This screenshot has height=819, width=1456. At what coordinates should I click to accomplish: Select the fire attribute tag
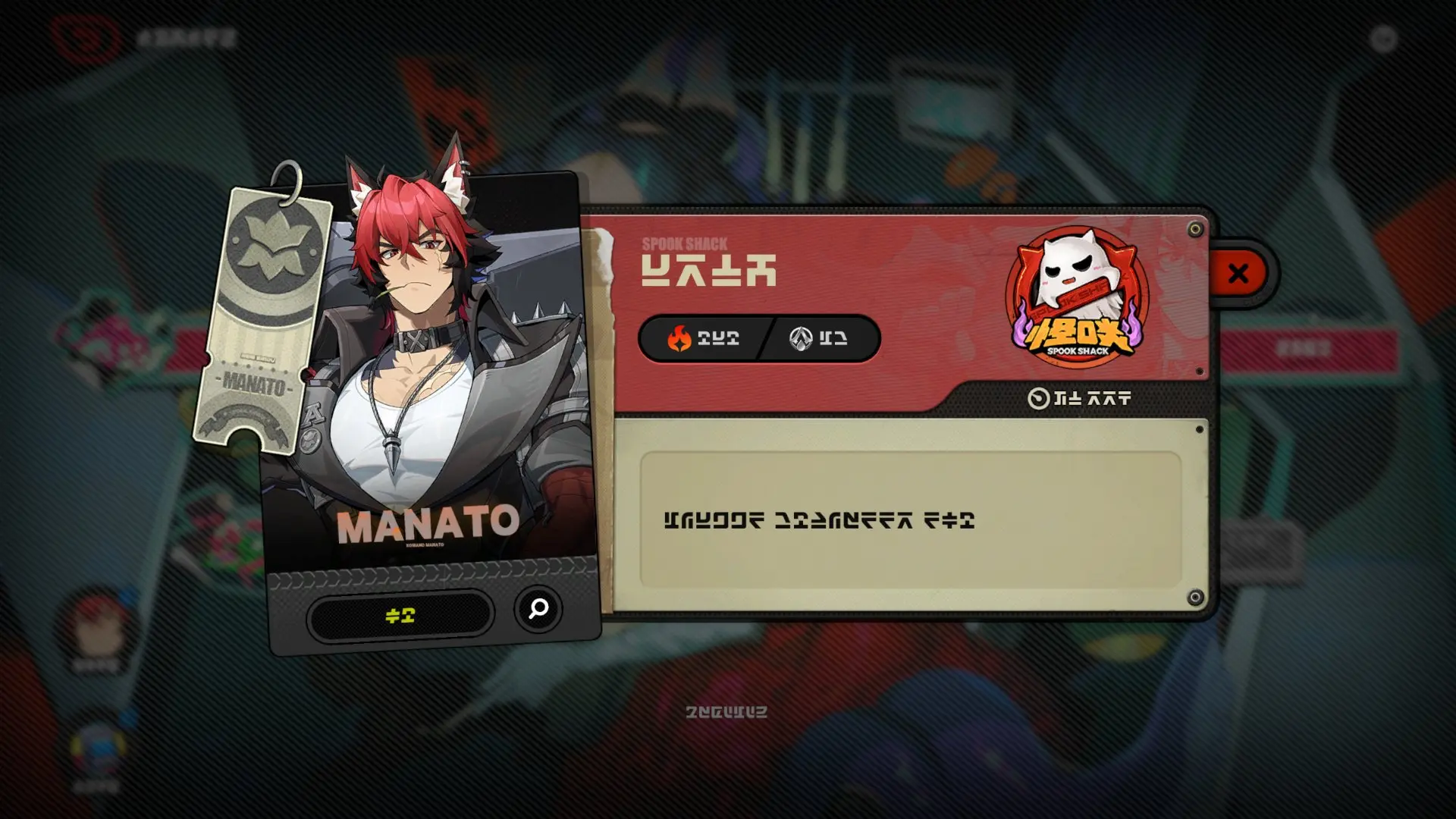click(x=702, y=338)
